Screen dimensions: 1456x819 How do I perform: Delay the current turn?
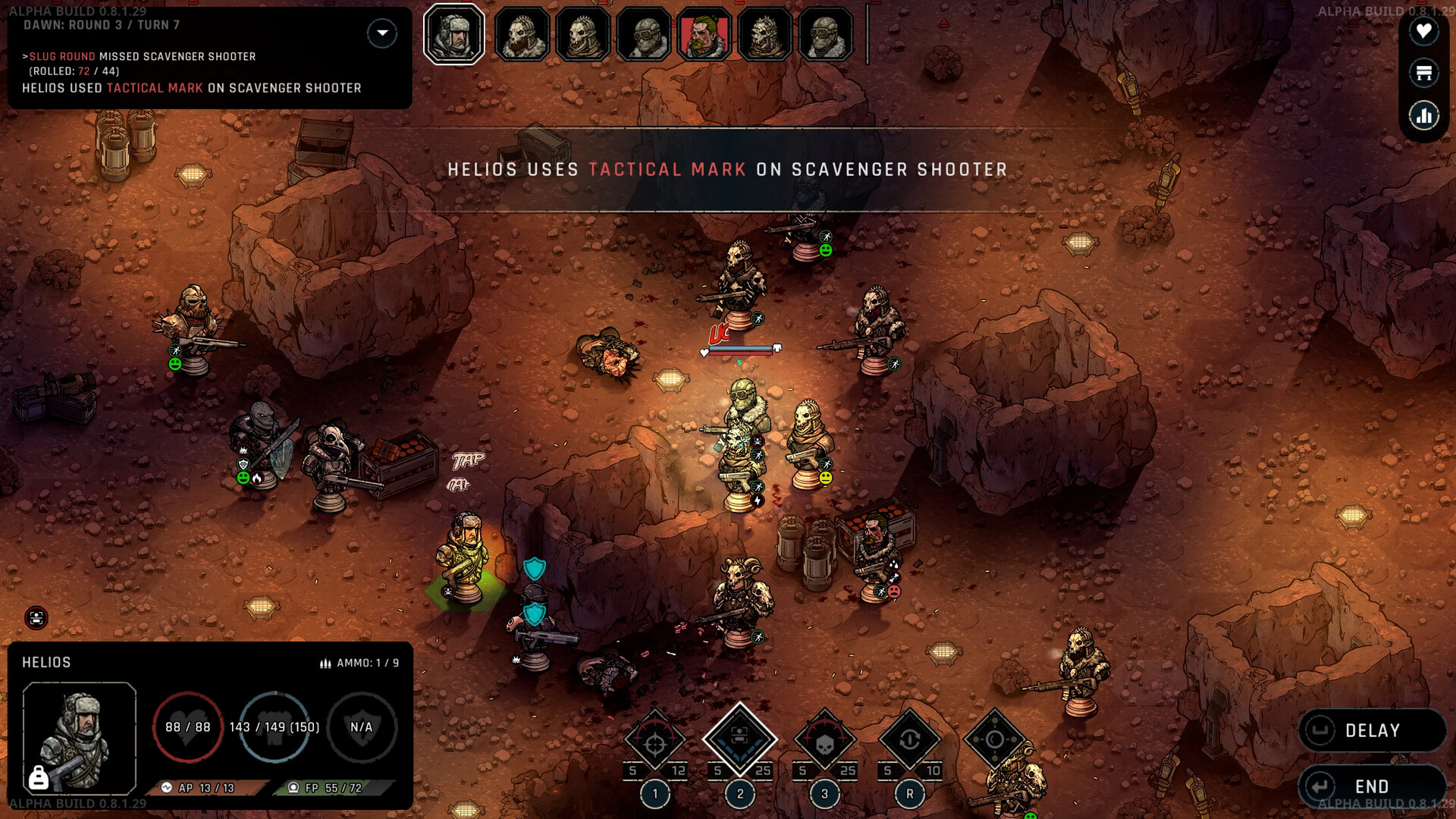(x=1371, y=730)
